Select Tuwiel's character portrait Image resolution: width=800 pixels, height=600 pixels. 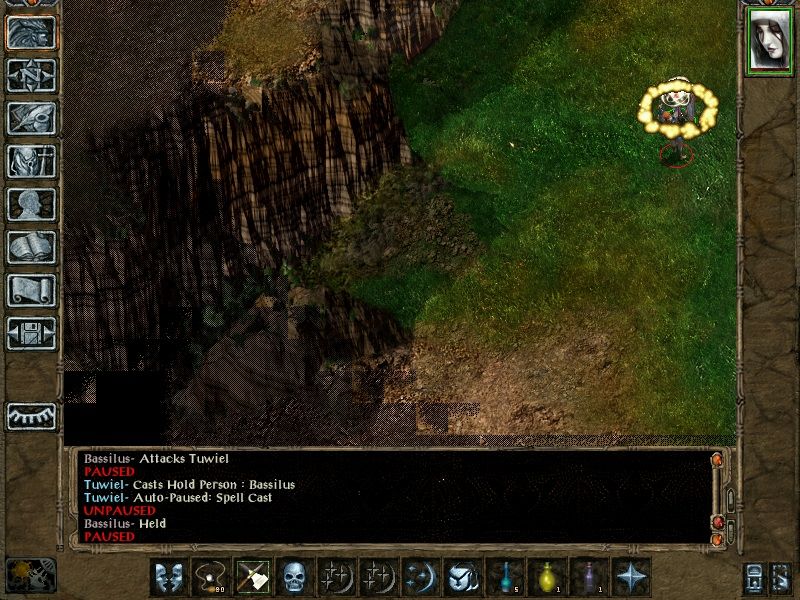point(769,42)
